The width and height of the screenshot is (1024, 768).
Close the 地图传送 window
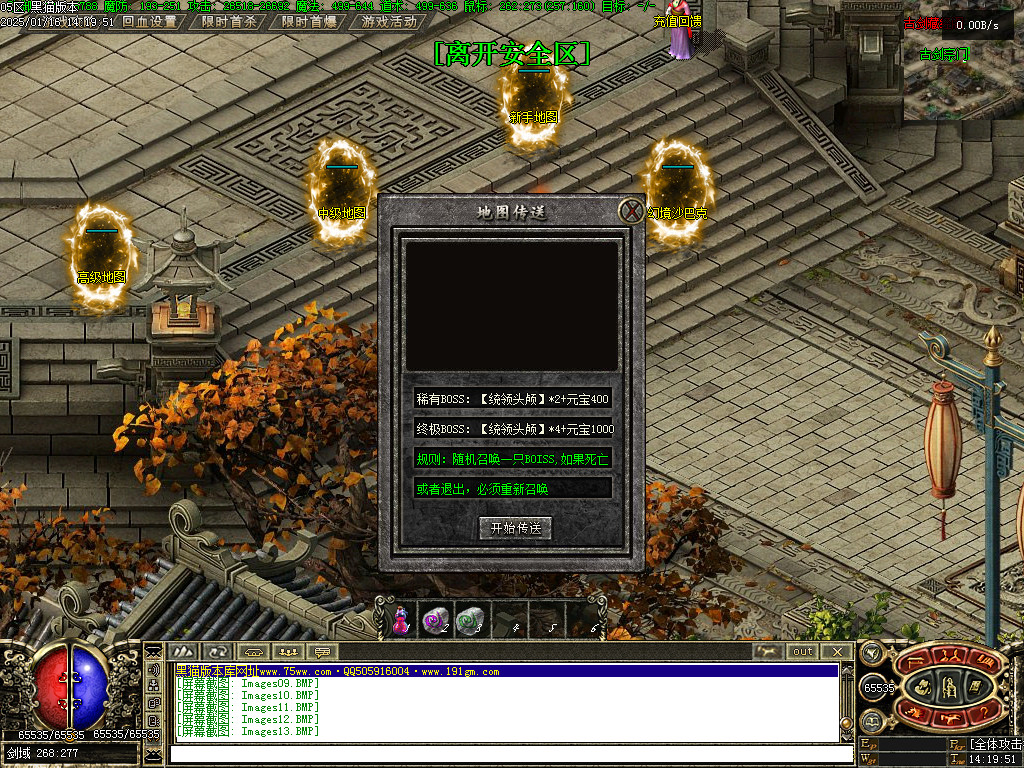[630, 211]
